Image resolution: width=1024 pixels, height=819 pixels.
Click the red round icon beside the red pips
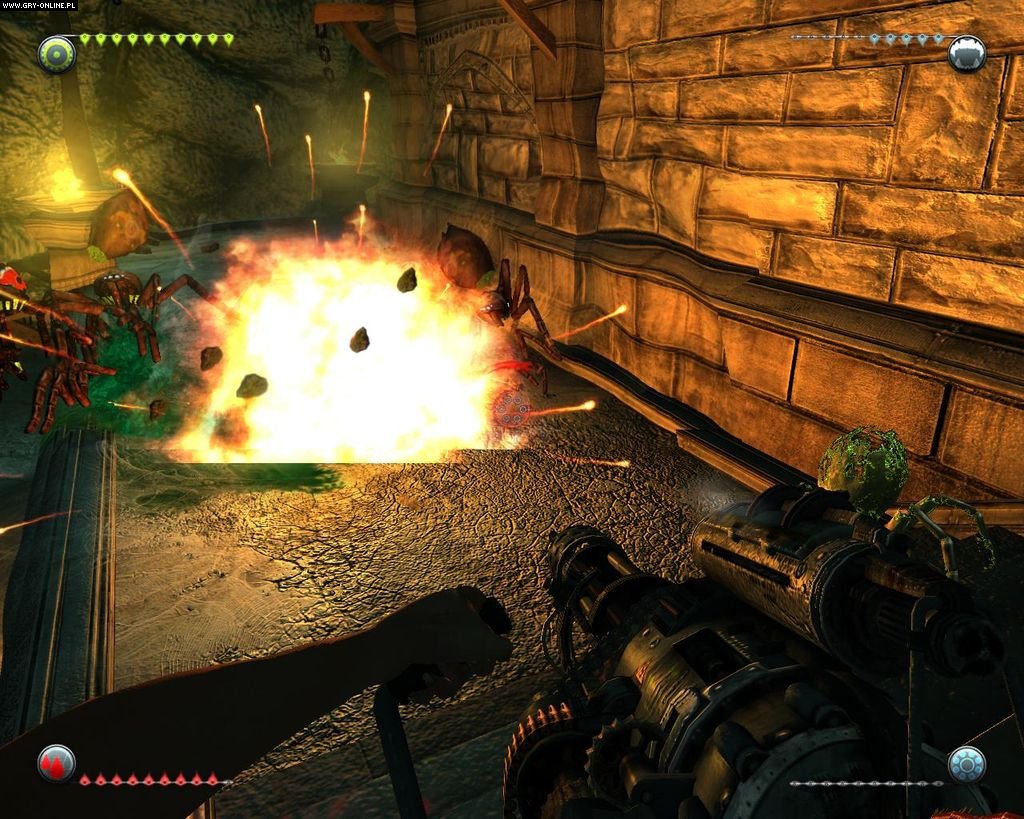57,764
